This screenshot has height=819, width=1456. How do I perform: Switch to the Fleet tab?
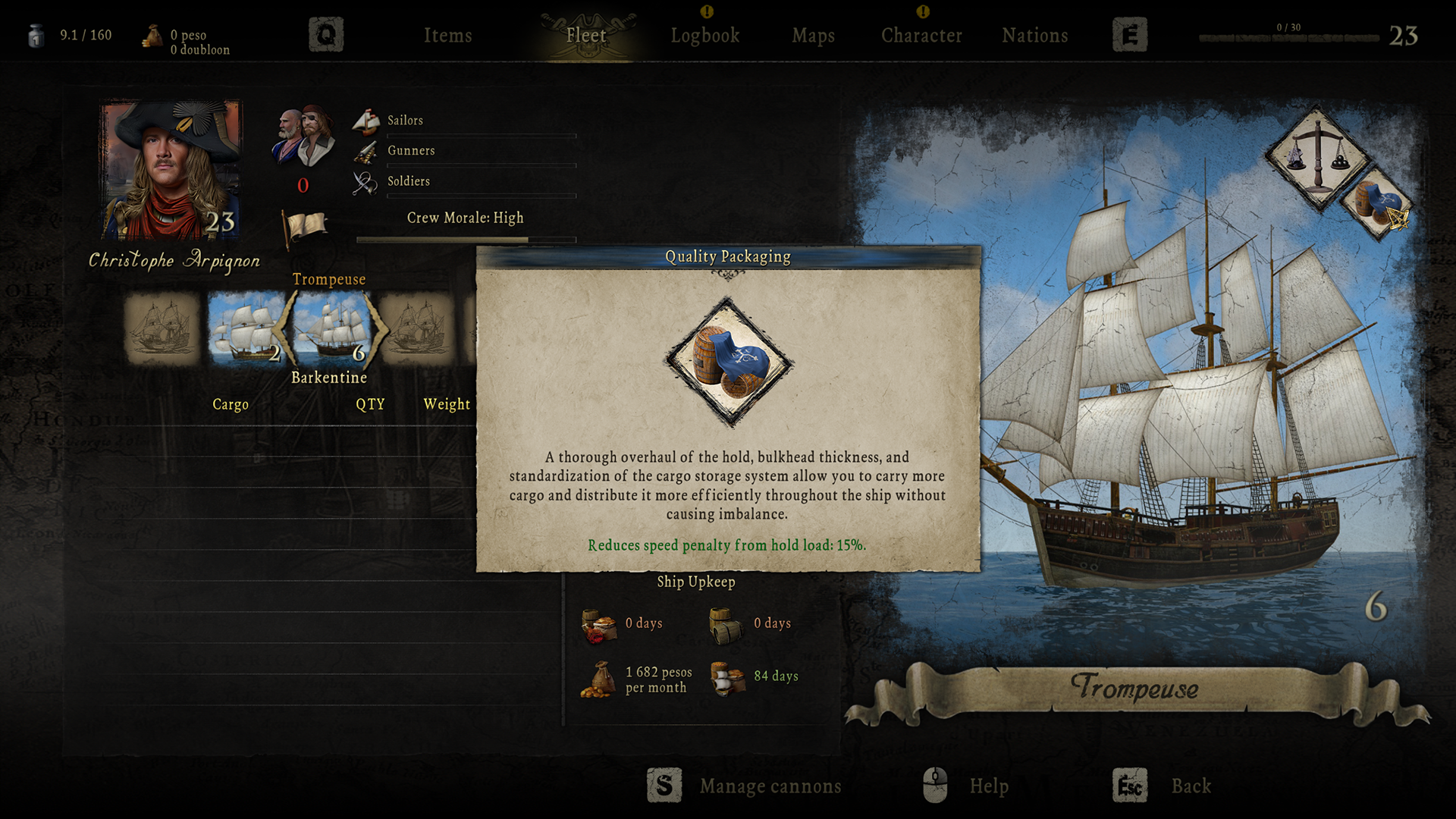pyautogui.click(x=586, y=36)
